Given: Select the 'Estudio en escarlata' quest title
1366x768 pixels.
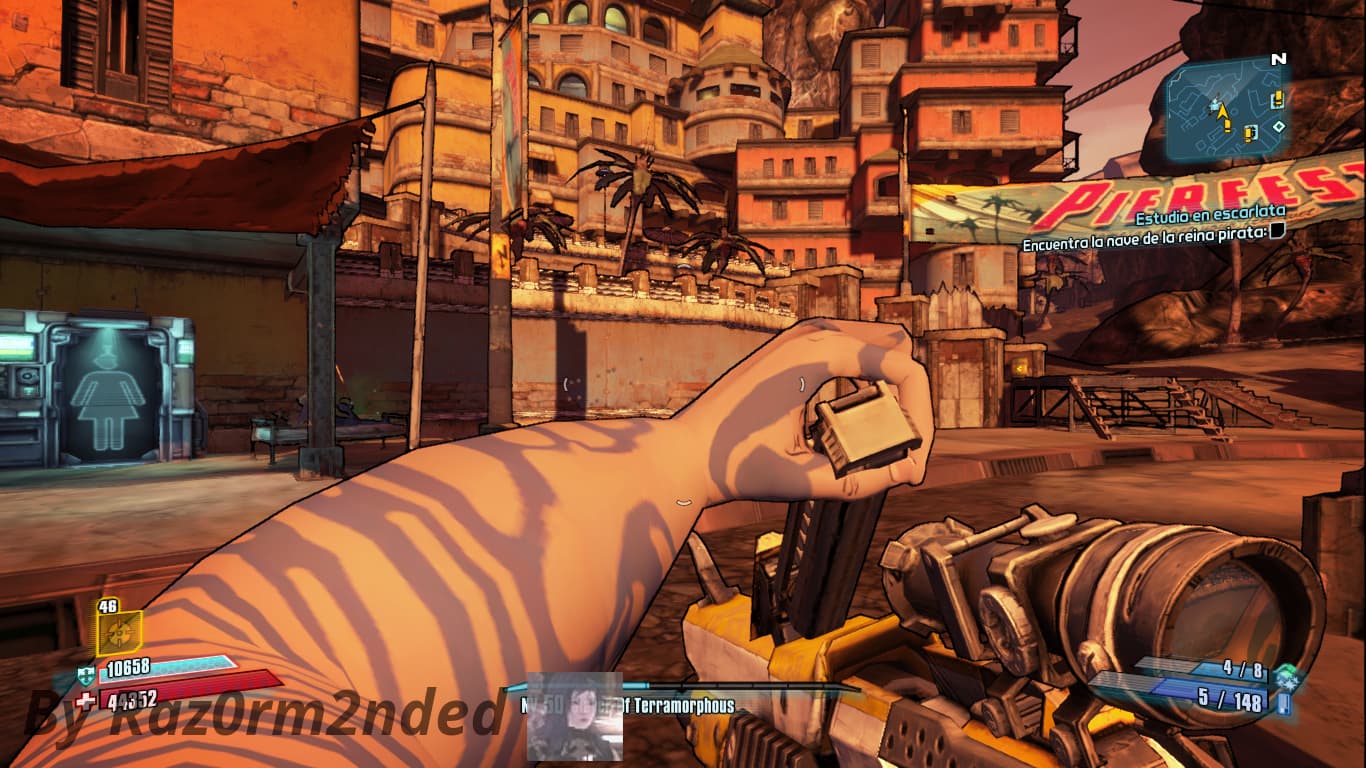Looking at the screenshot, I should (1207, 216).
